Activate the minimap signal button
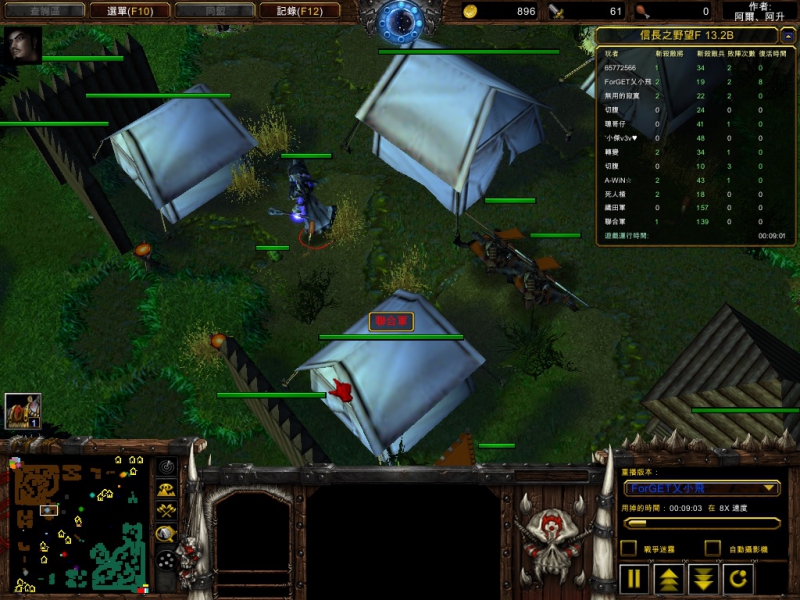800x600 pixels. [x=166, y=467]
